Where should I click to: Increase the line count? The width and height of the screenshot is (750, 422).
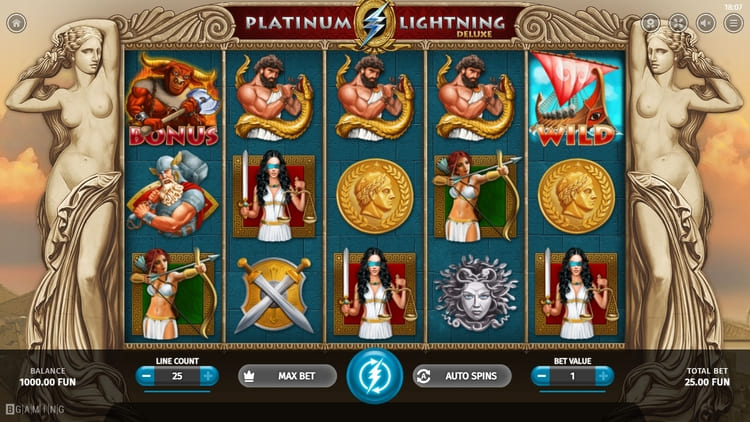pos(207,376)
